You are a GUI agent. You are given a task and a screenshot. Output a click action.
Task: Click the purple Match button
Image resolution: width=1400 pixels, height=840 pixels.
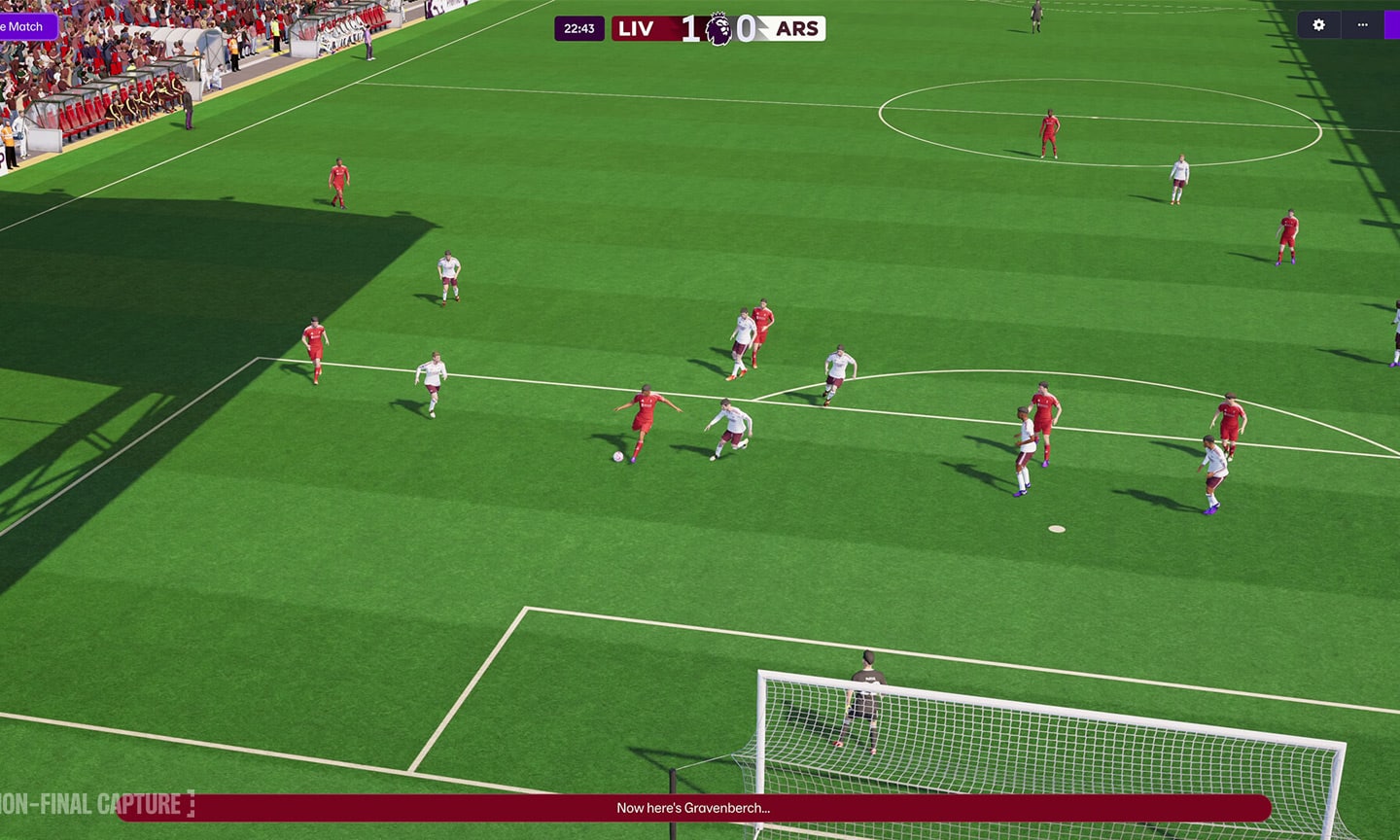click(x=27, y=26)
